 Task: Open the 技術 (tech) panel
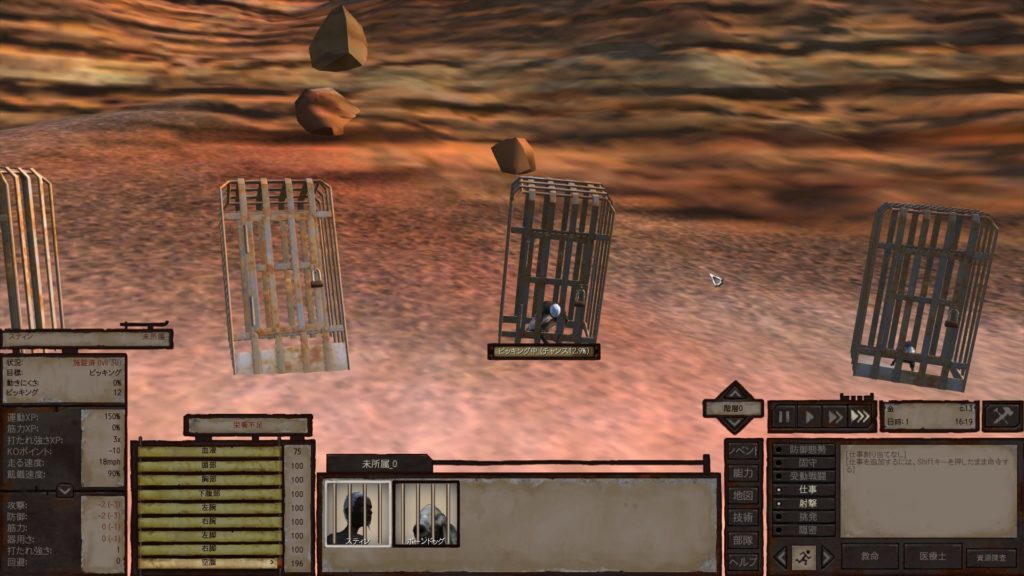pos(742,517)
